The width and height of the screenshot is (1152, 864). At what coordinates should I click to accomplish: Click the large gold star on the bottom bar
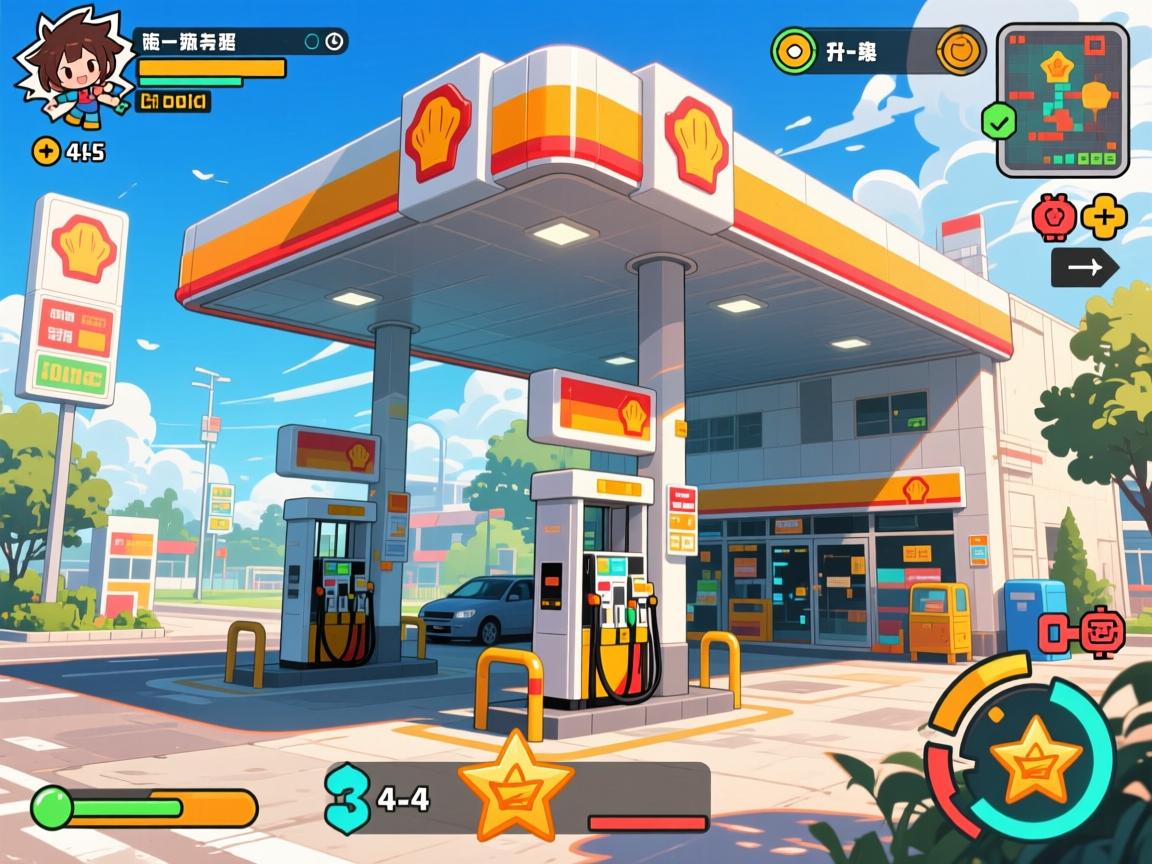point(515,786)
